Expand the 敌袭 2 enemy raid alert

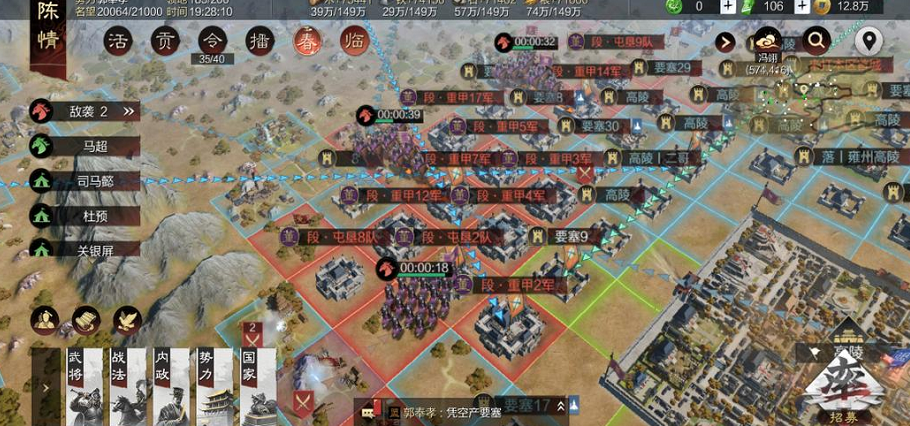click(x=87, y=111)
